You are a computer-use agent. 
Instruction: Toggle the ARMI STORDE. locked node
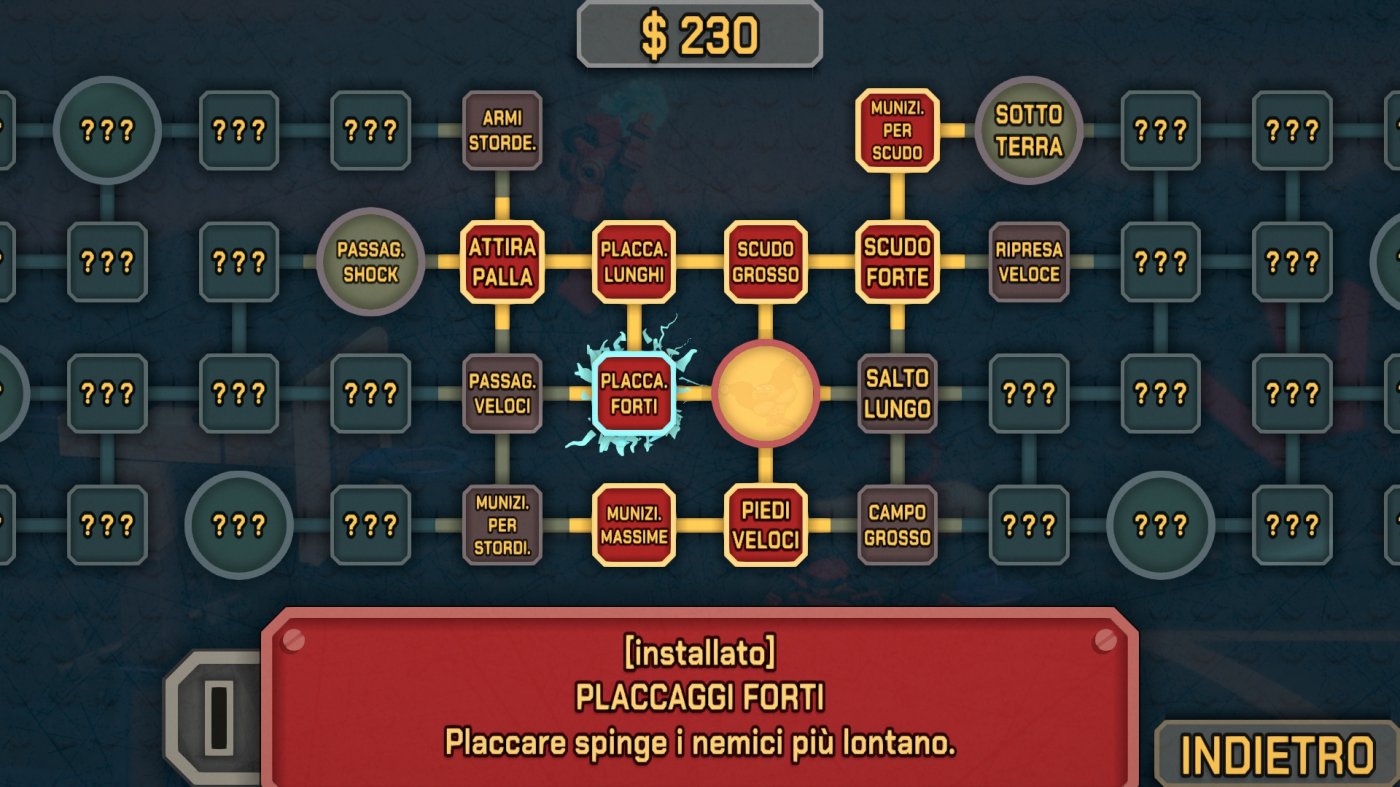[501, 131]
